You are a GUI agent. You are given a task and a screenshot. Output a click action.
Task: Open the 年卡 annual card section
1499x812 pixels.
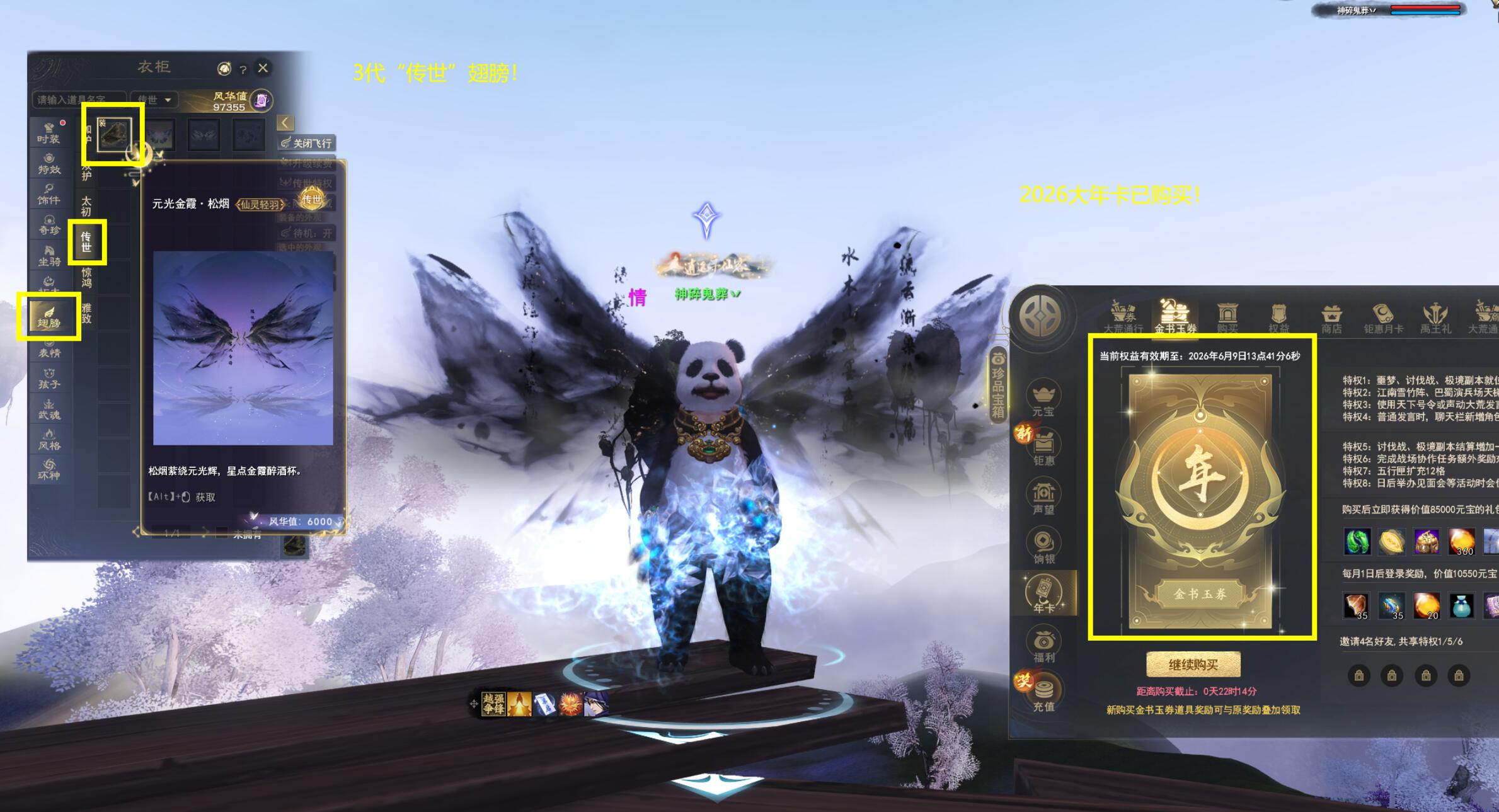click(1043, 595)
